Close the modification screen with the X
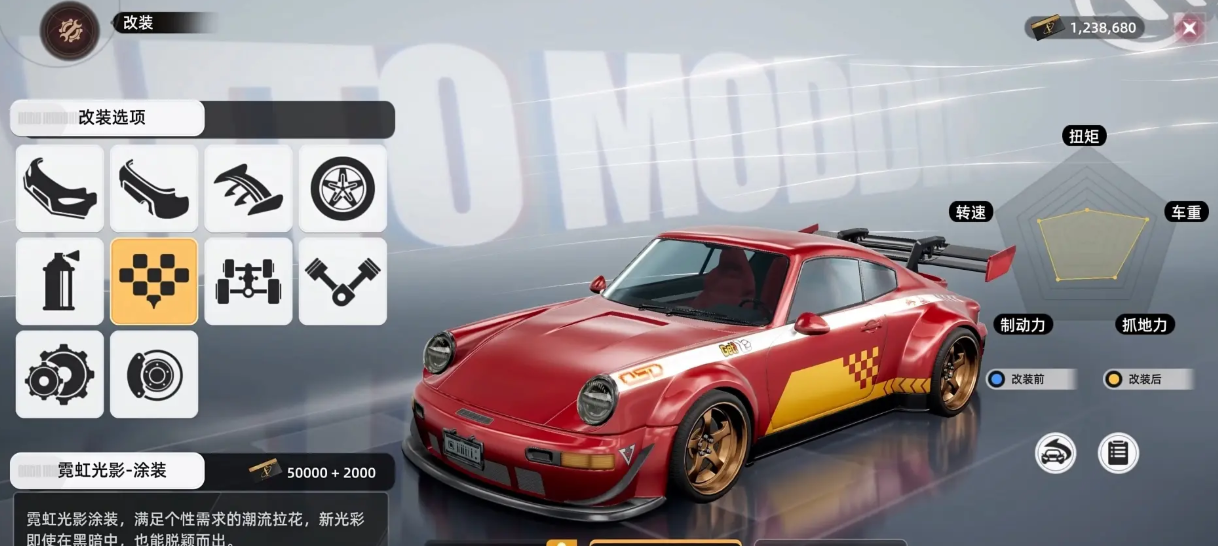 click(1189, 28)
